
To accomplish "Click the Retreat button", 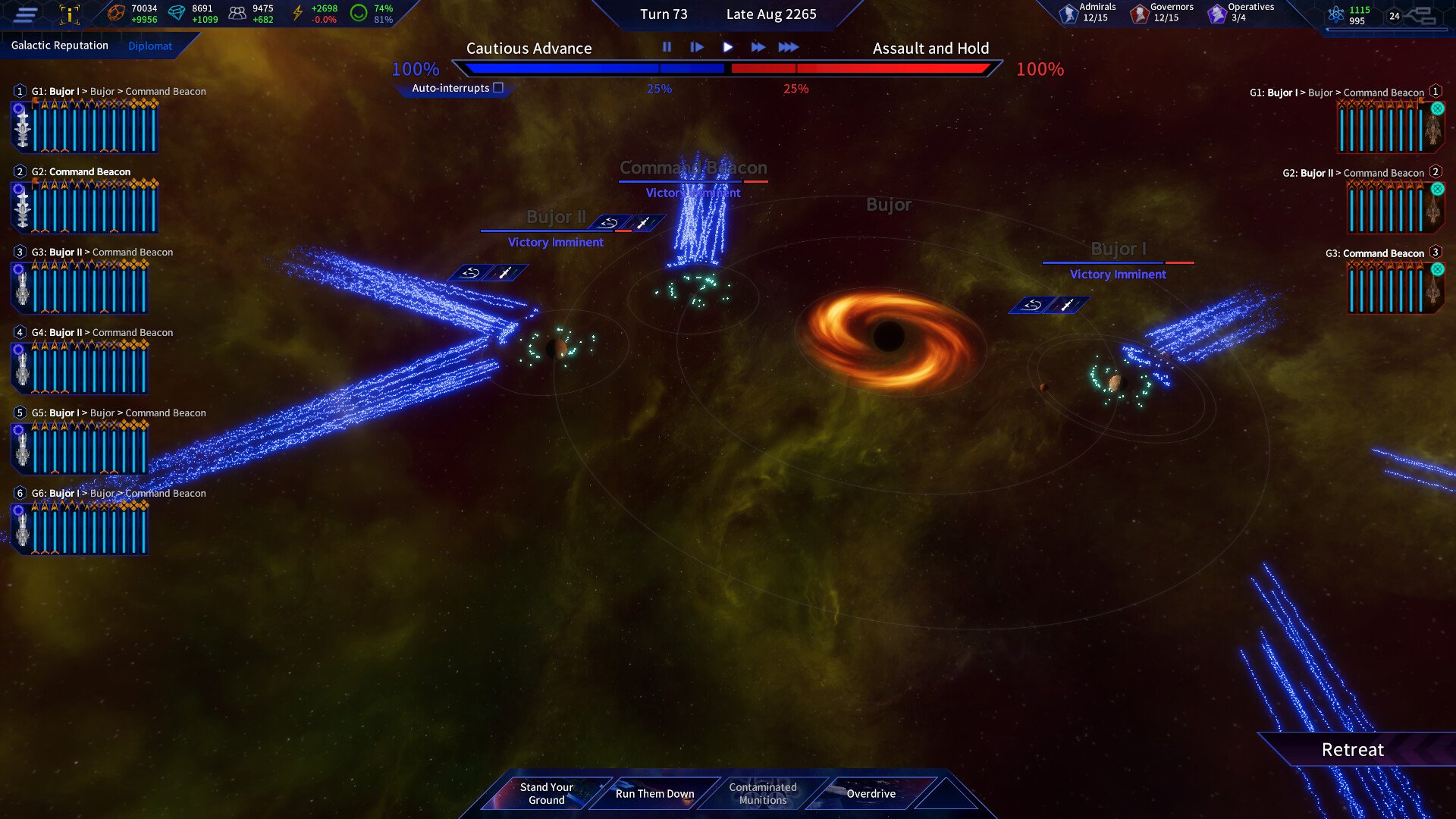I will pyautogui.click(x=1352, y=749).
